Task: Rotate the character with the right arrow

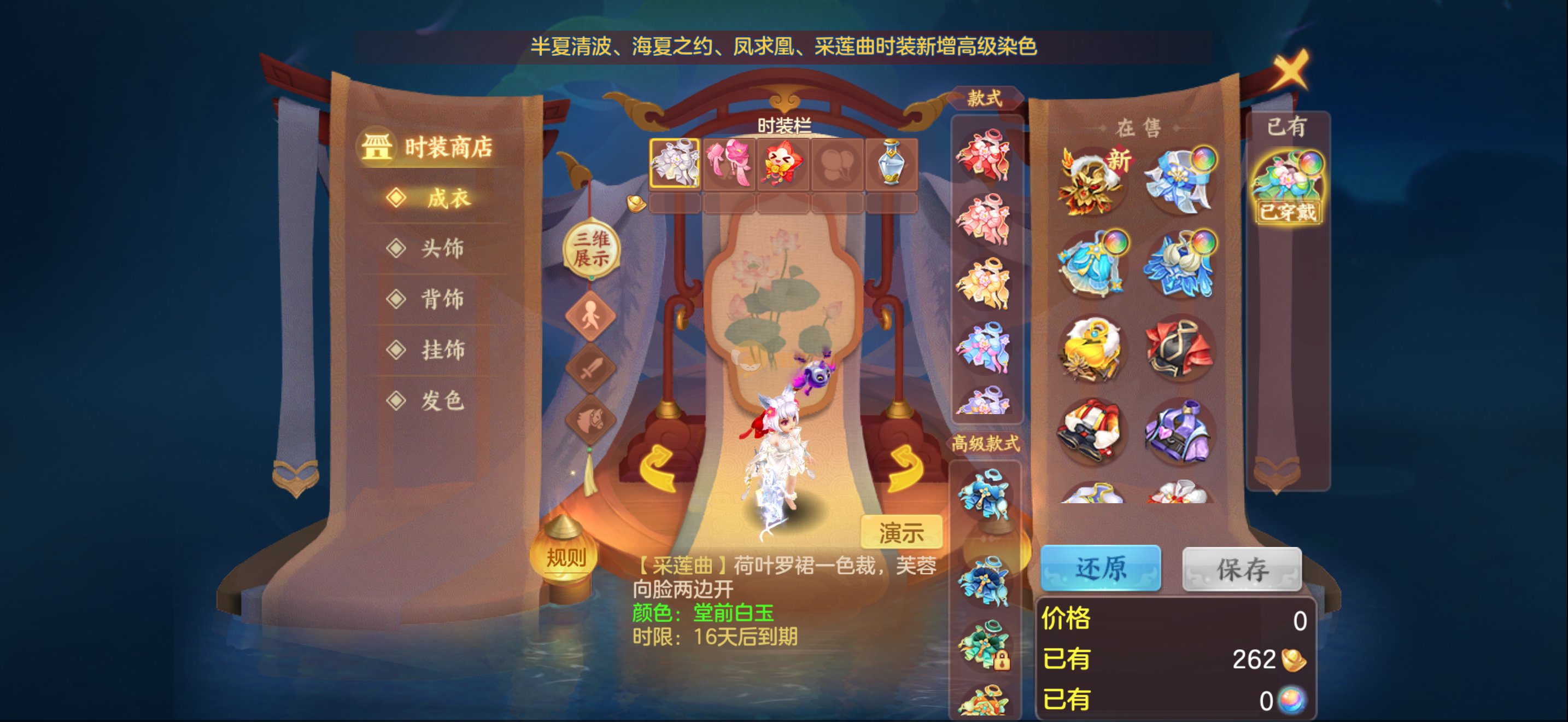Action: click(905, 468)
